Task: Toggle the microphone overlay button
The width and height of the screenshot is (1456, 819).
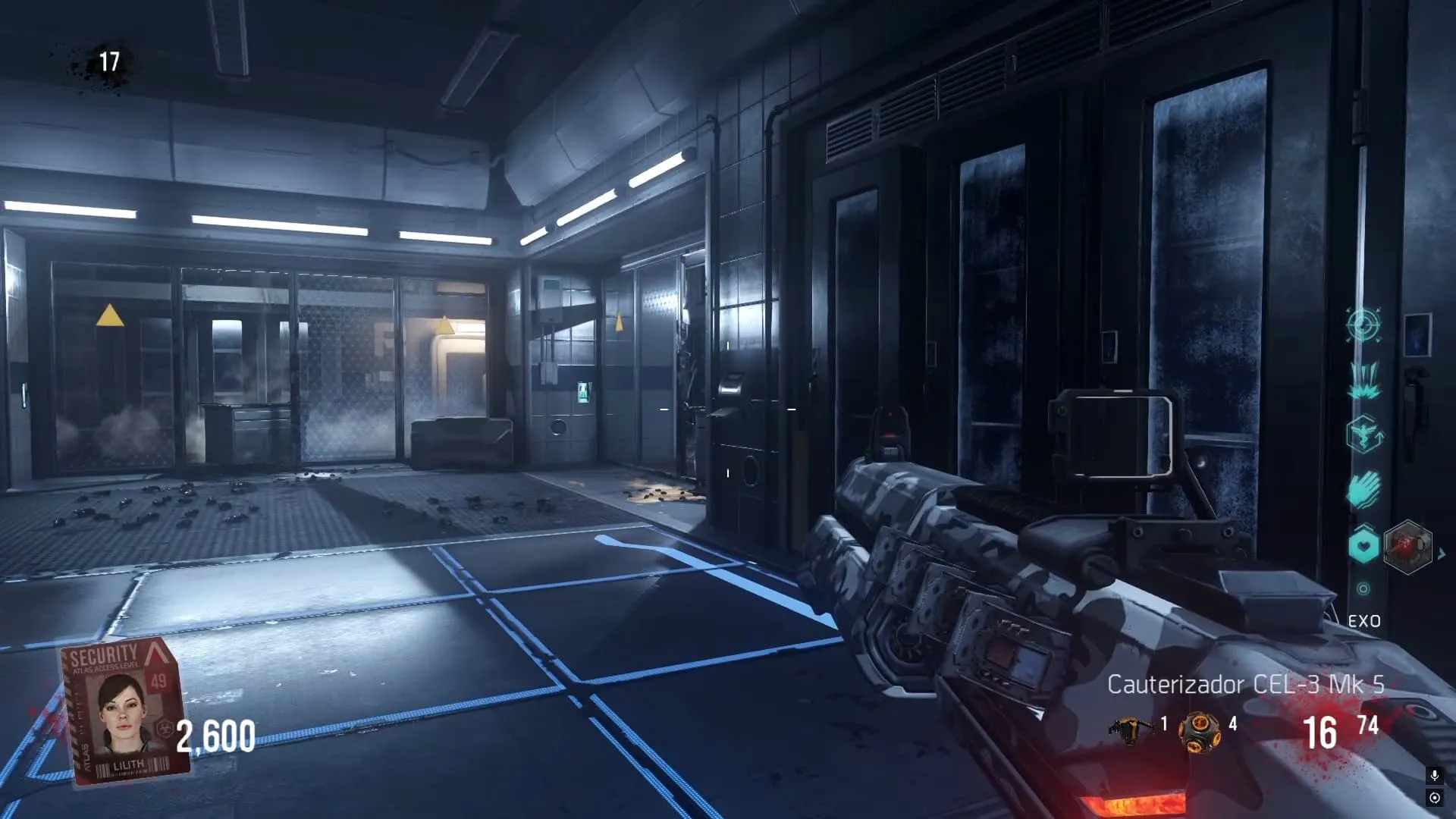Action: pyautogui.click(x=1434, y=775)
